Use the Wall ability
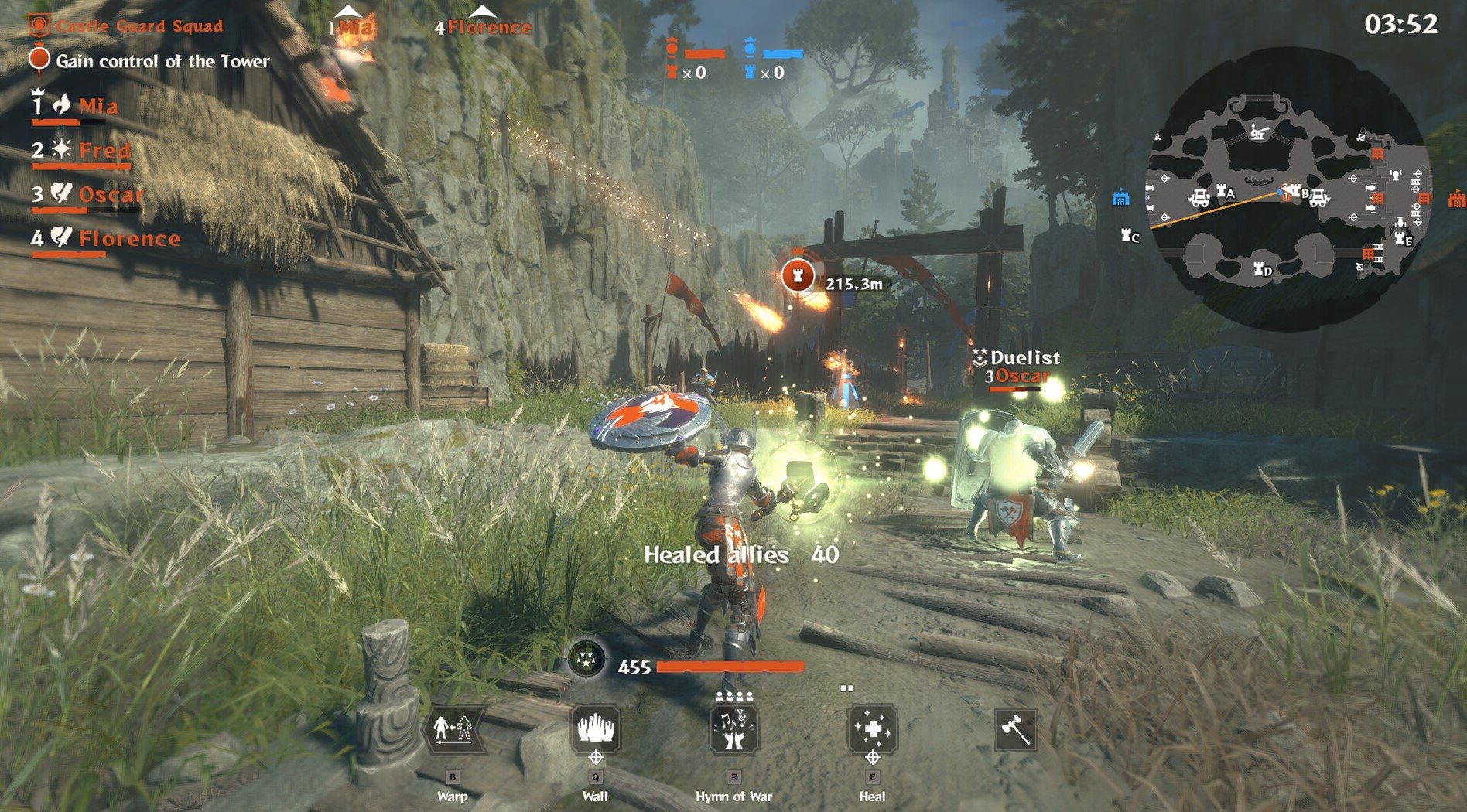 (x=595, y=728)
